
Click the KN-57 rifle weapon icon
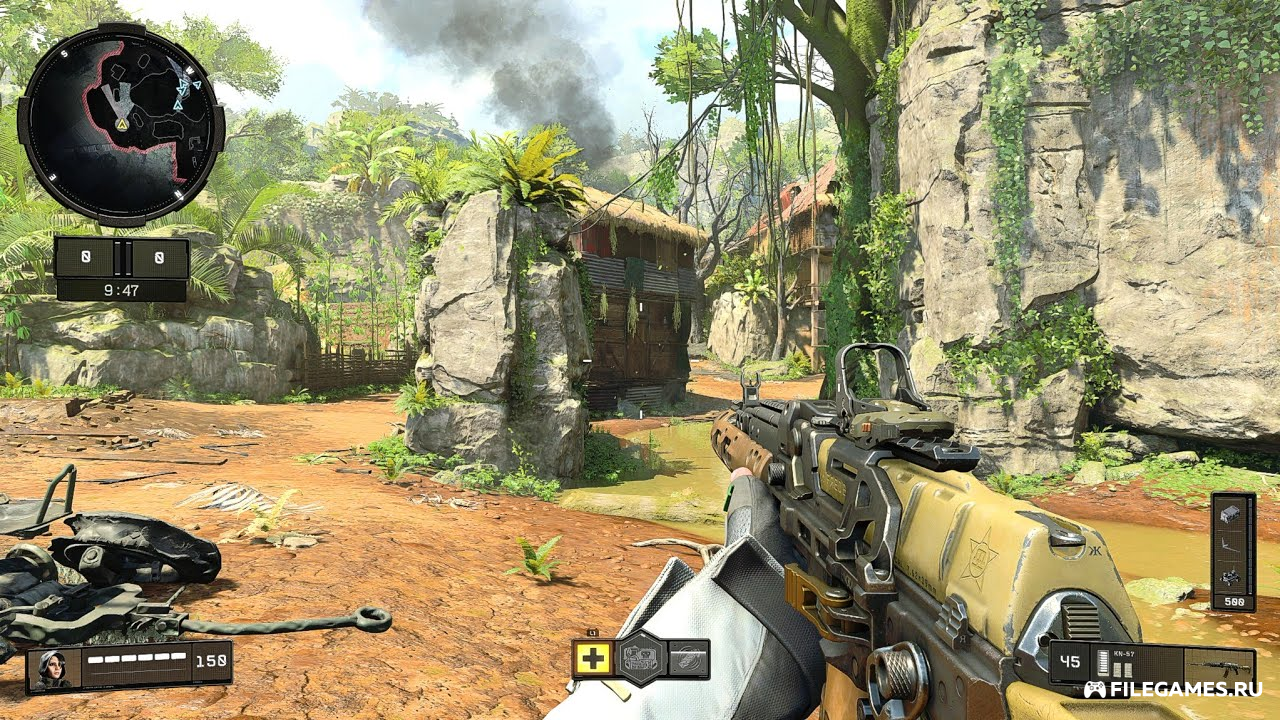[1219, 665]
